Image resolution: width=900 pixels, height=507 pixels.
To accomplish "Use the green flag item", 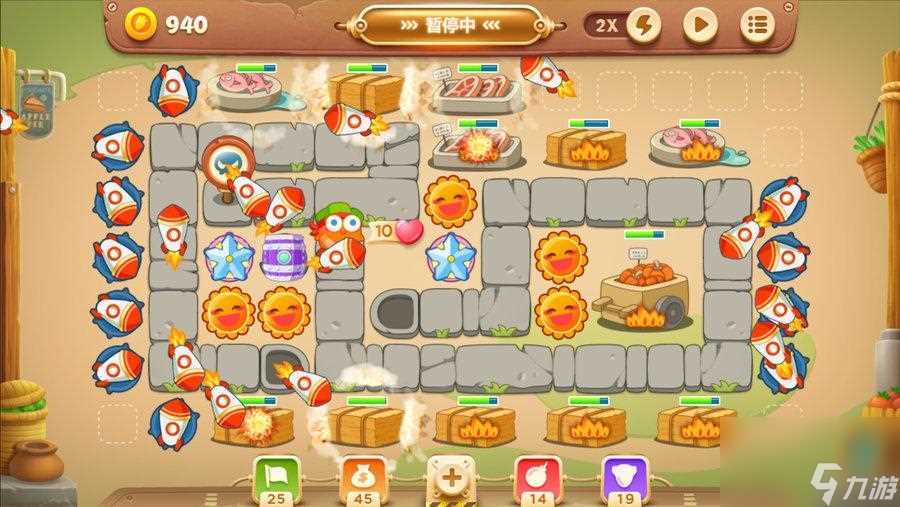I will tap(272, 475).
